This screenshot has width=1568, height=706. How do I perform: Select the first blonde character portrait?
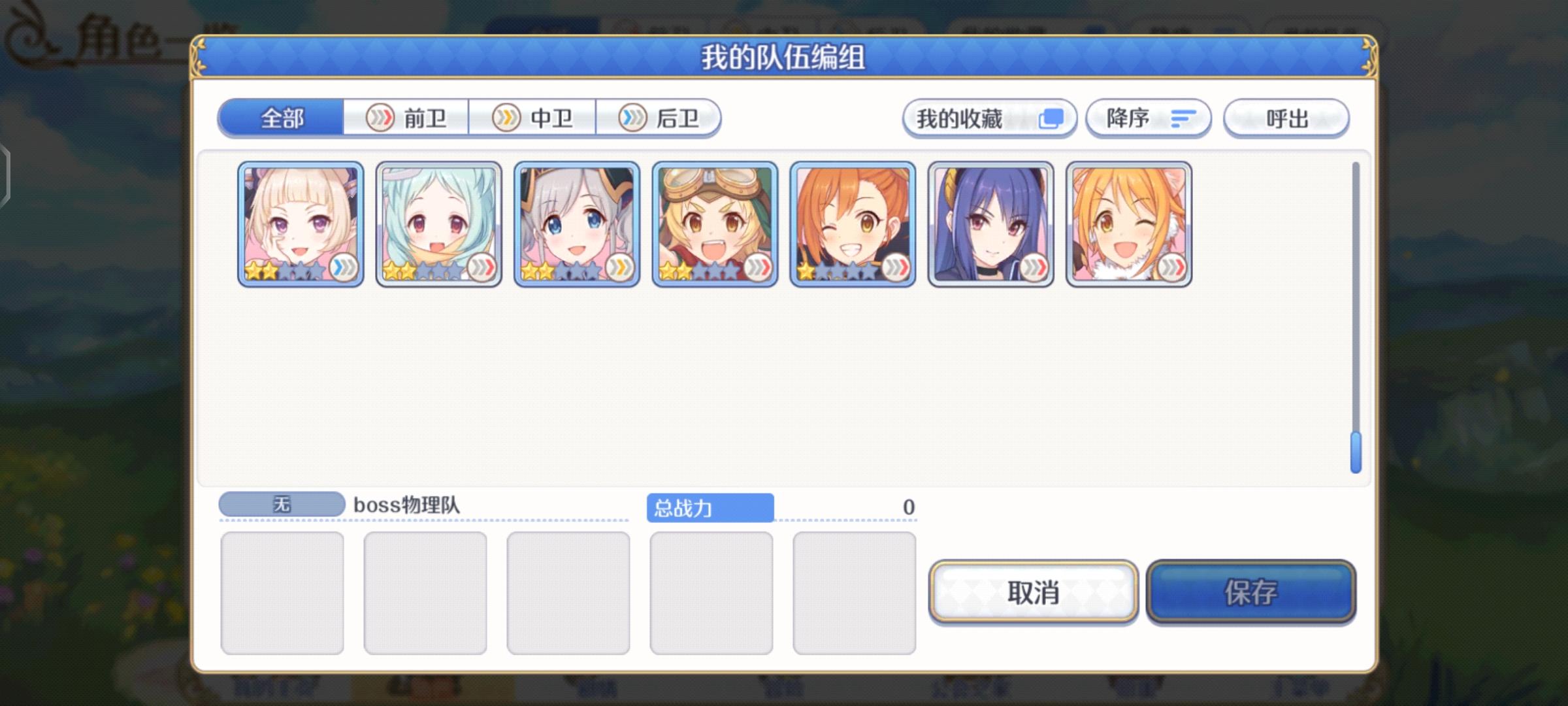(x=299, y=222)
